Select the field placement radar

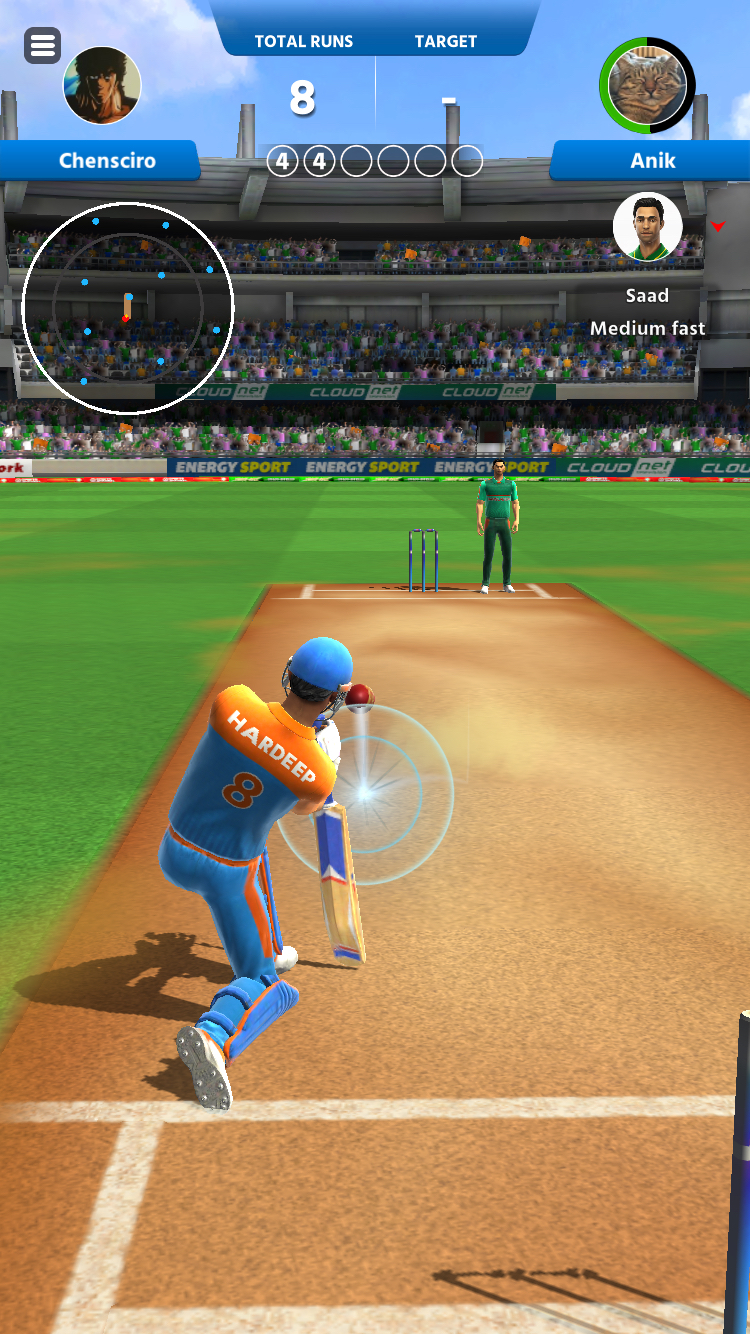[127, 308]
